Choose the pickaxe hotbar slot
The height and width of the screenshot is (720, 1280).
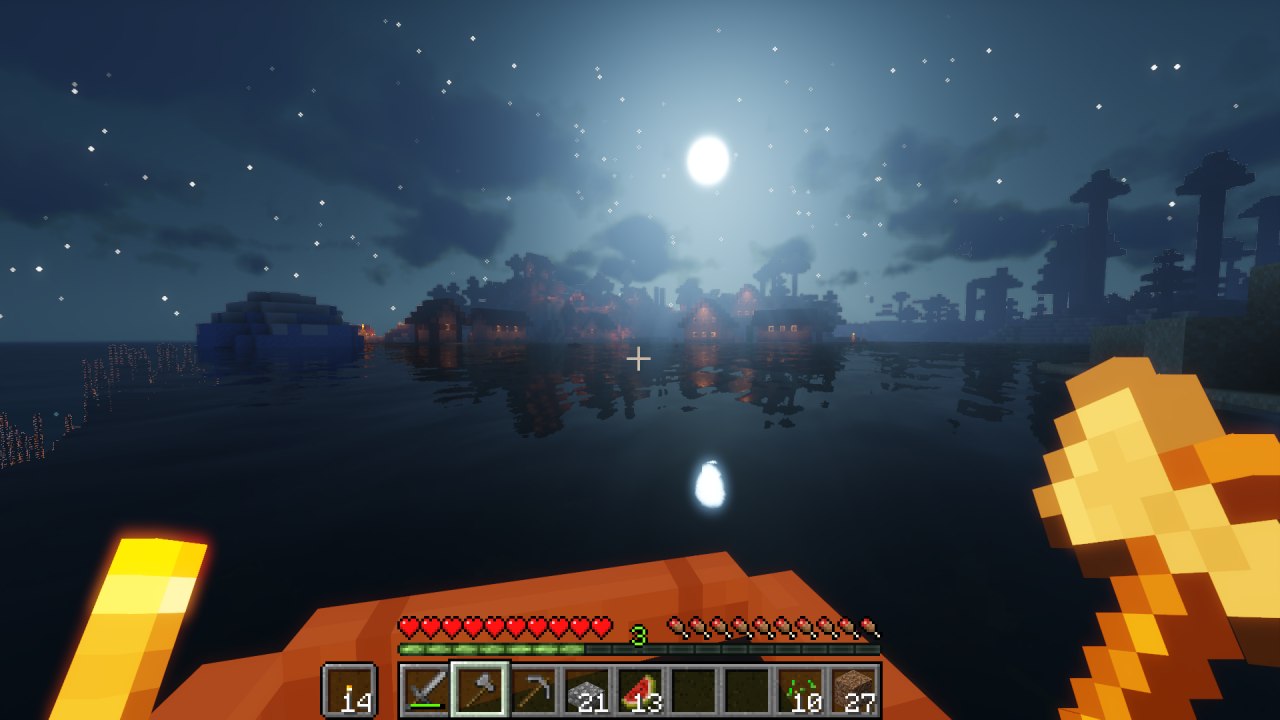pos(533,690)
